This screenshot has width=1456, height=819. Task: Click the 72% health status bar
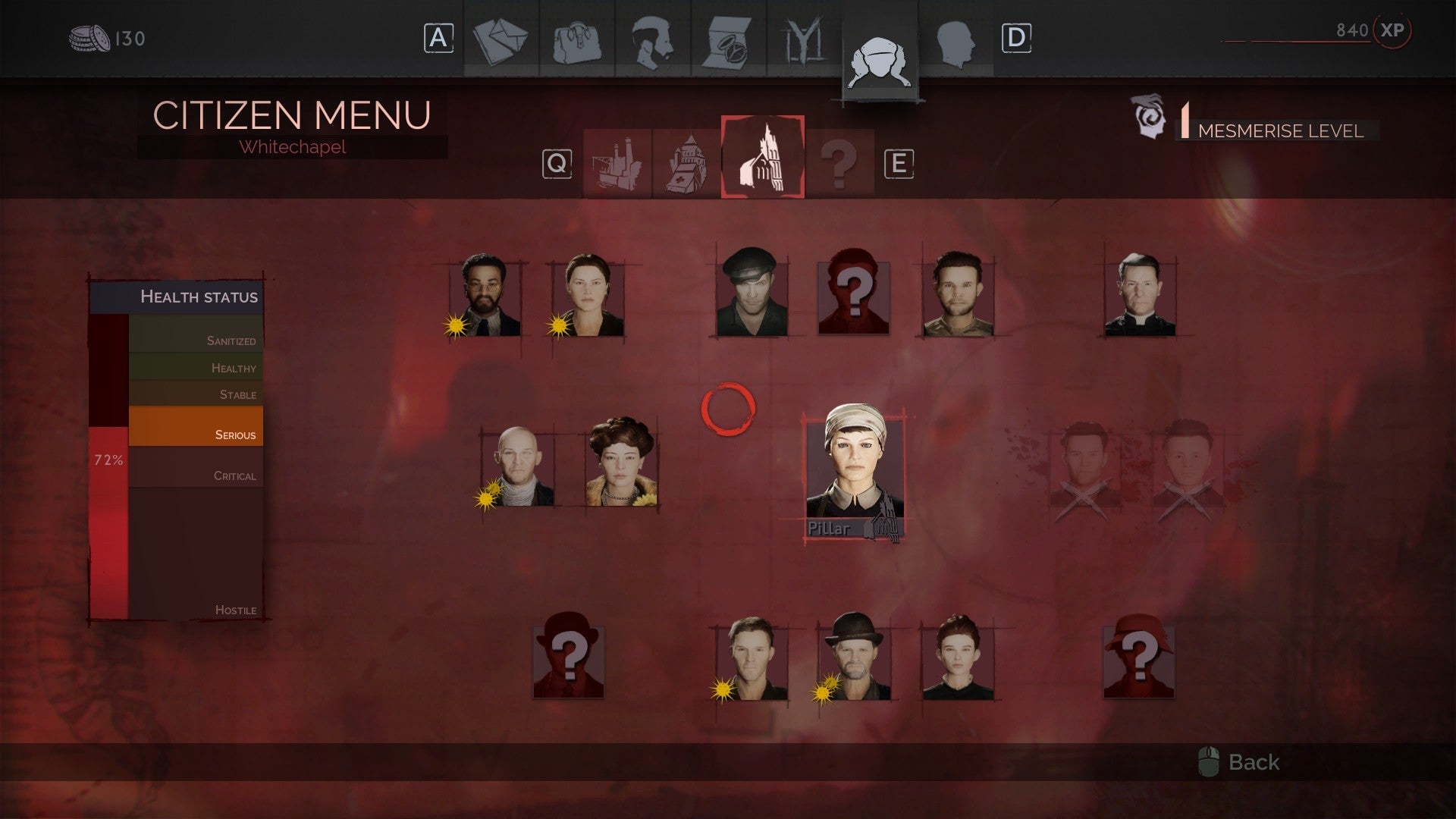pyautogui.click(x=110, y=459)
